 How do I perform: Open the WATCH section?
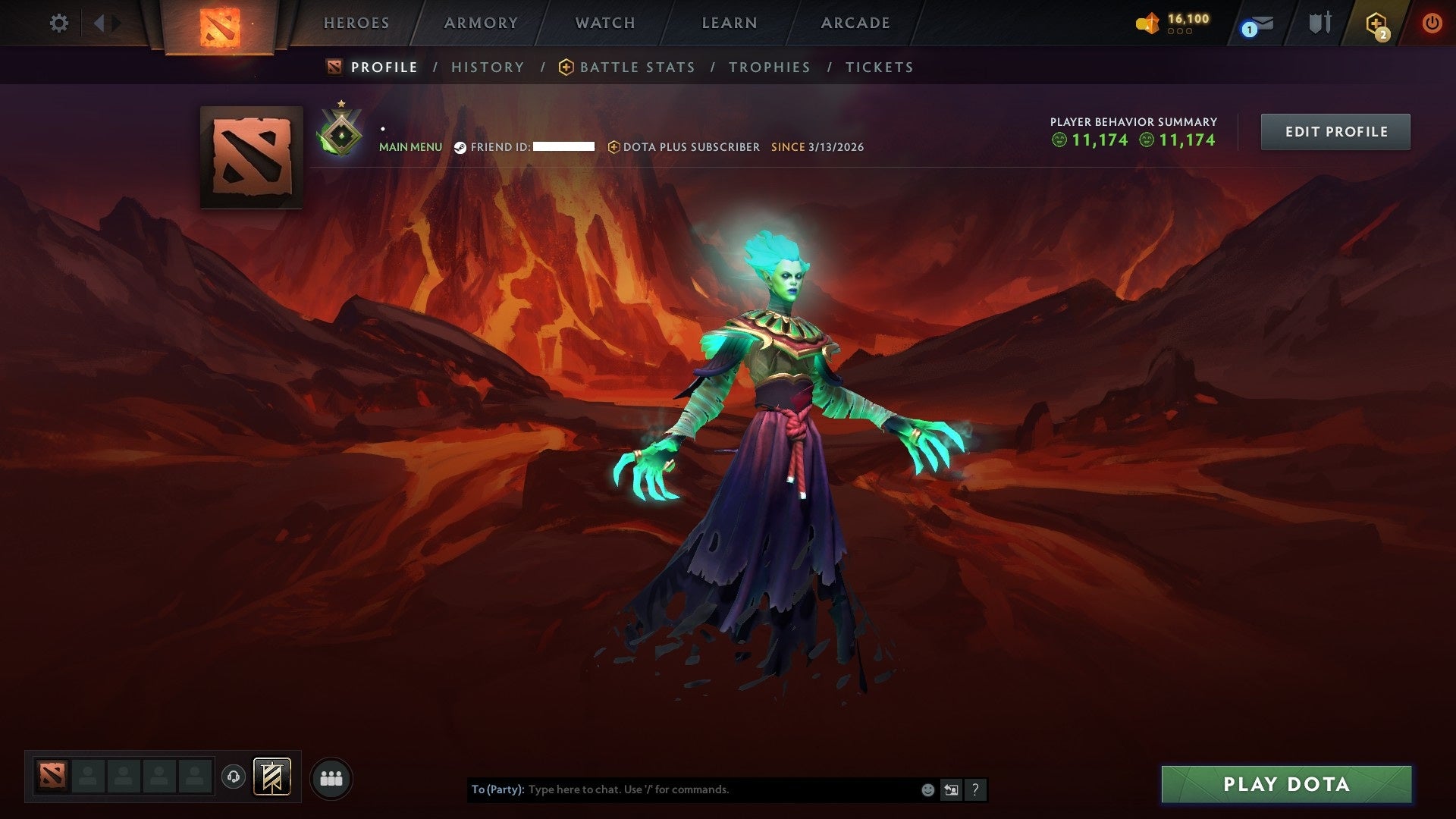point(603,23)
